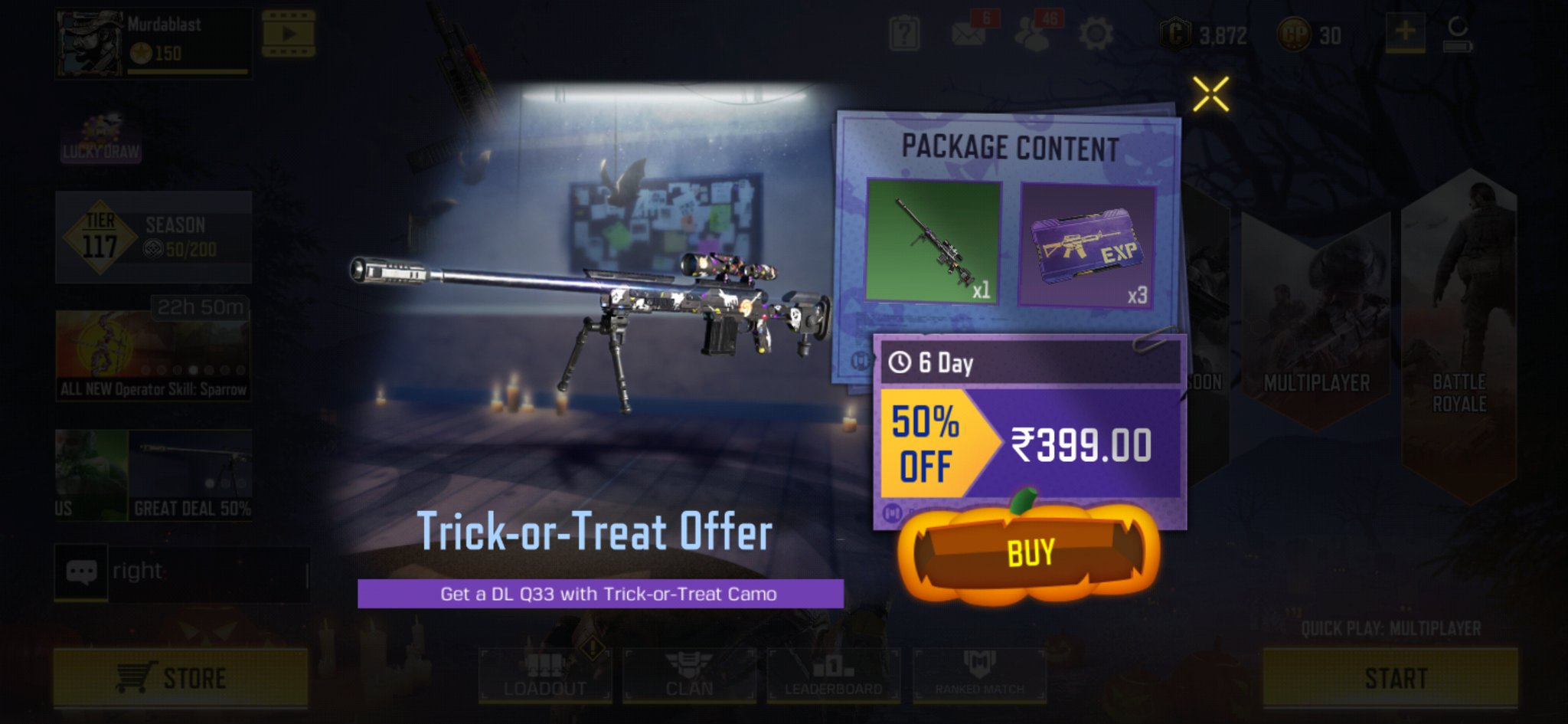Close the Trick-or-Treat Offer popup
1568x724 pixels.
[x=1210, y=94]
